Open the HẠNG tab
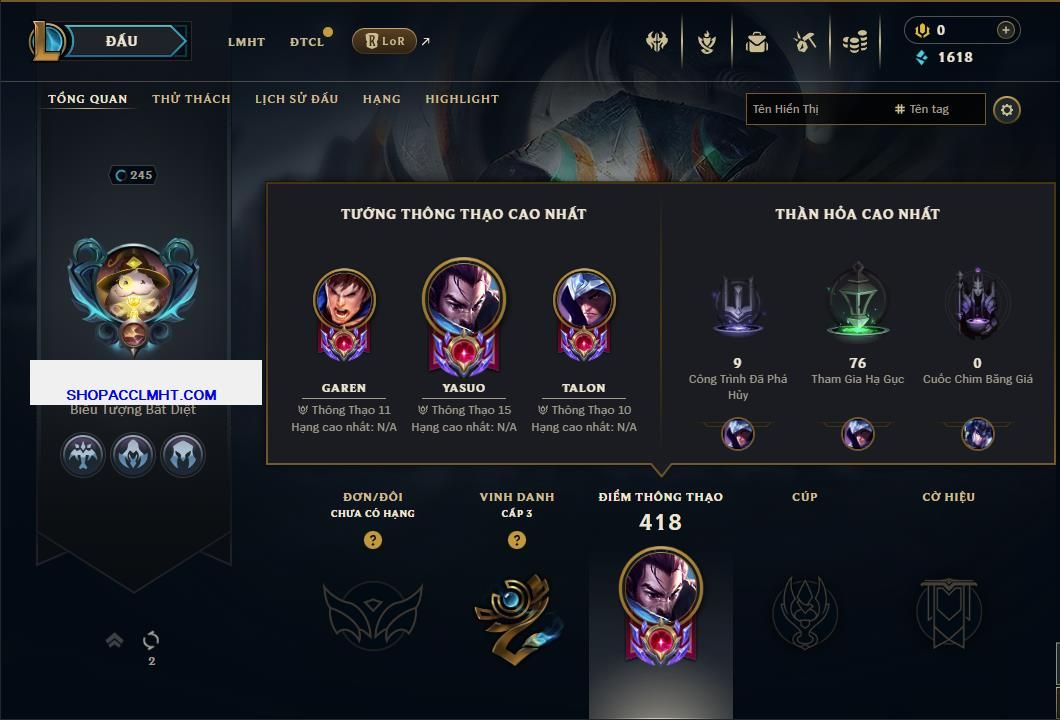 tap(381, 99)
